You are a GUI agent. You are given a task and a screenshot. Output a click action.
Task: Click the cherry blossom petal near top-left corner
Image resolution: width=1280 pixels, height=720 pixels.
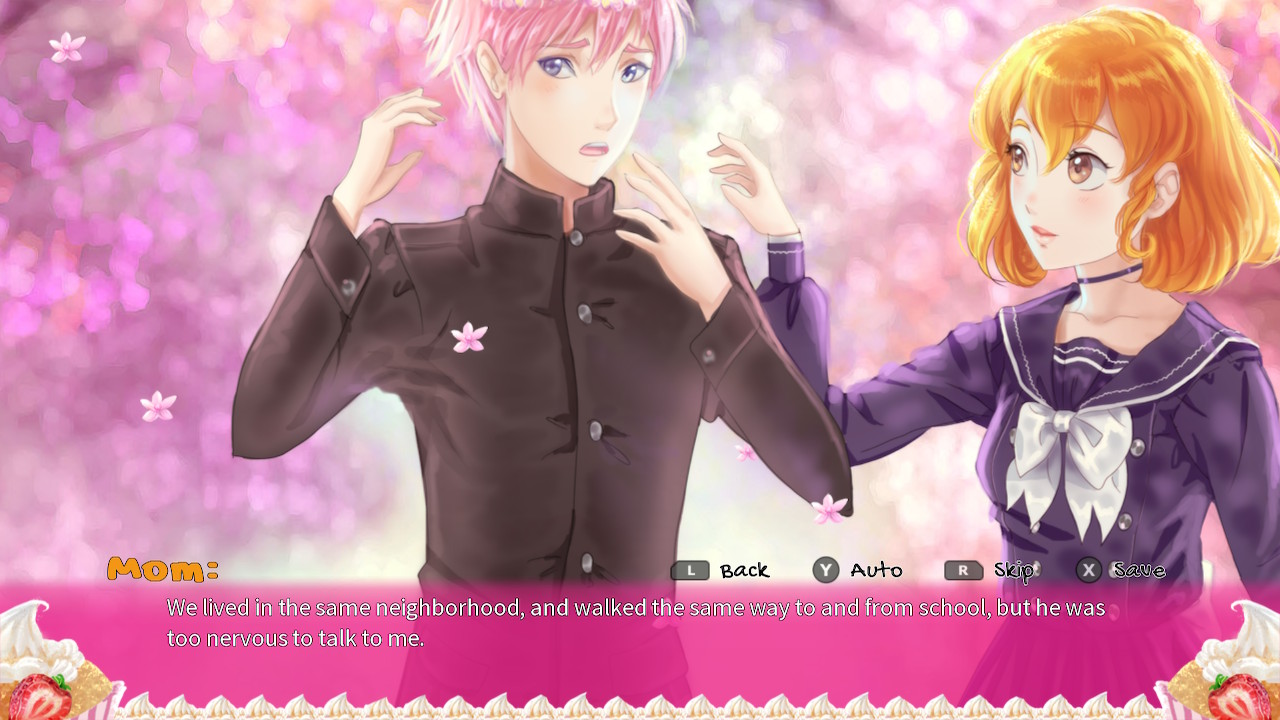coord(66,45)
